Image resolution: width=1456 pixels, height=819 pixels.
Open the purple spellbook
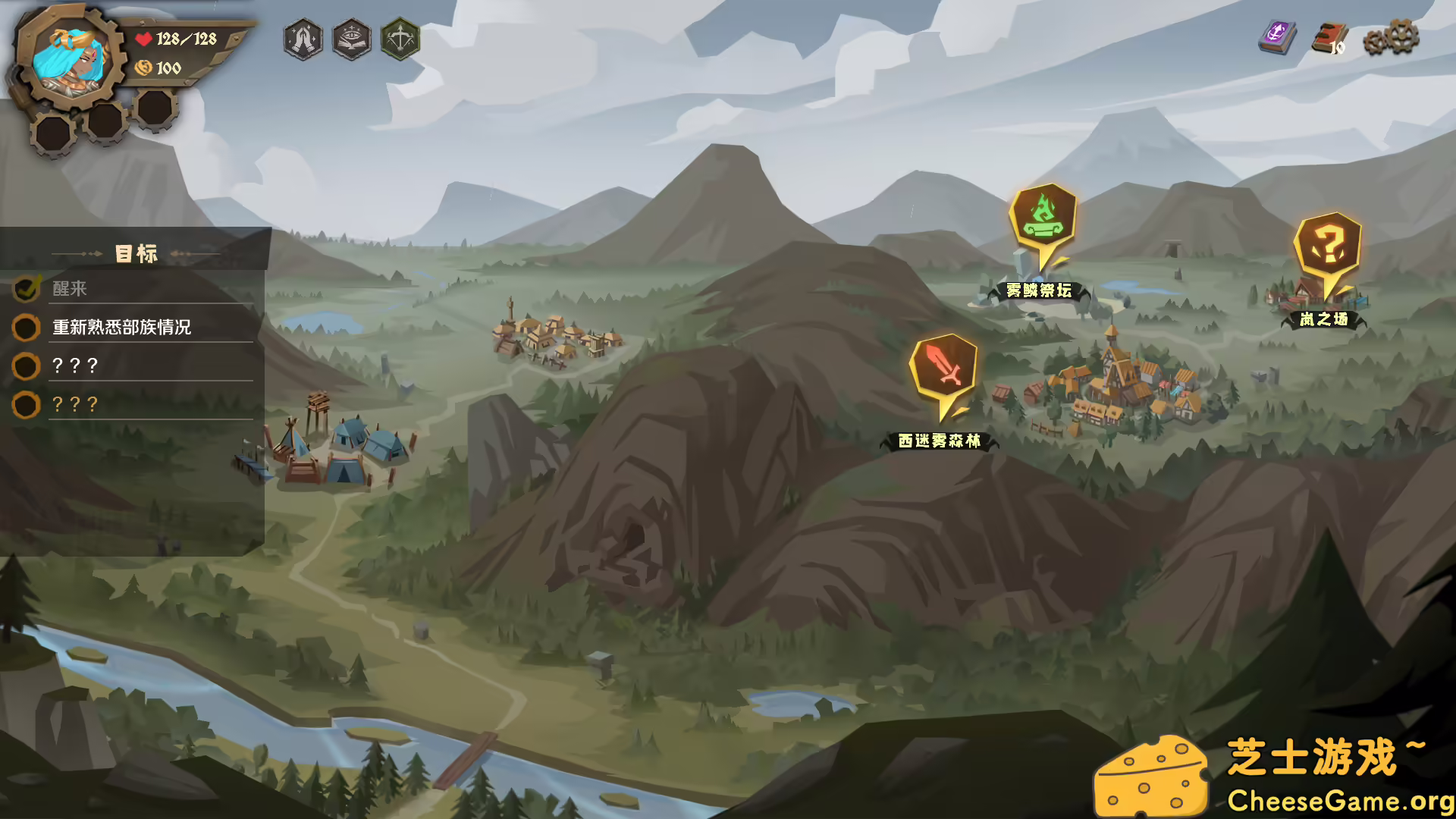tap(1277, 36)
